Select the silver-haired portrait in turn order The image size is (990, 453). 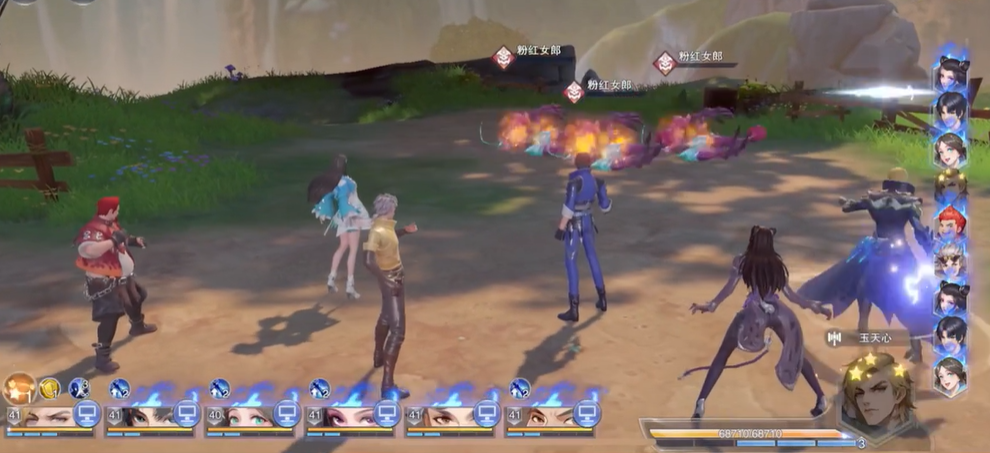click(x=950, y=259)
